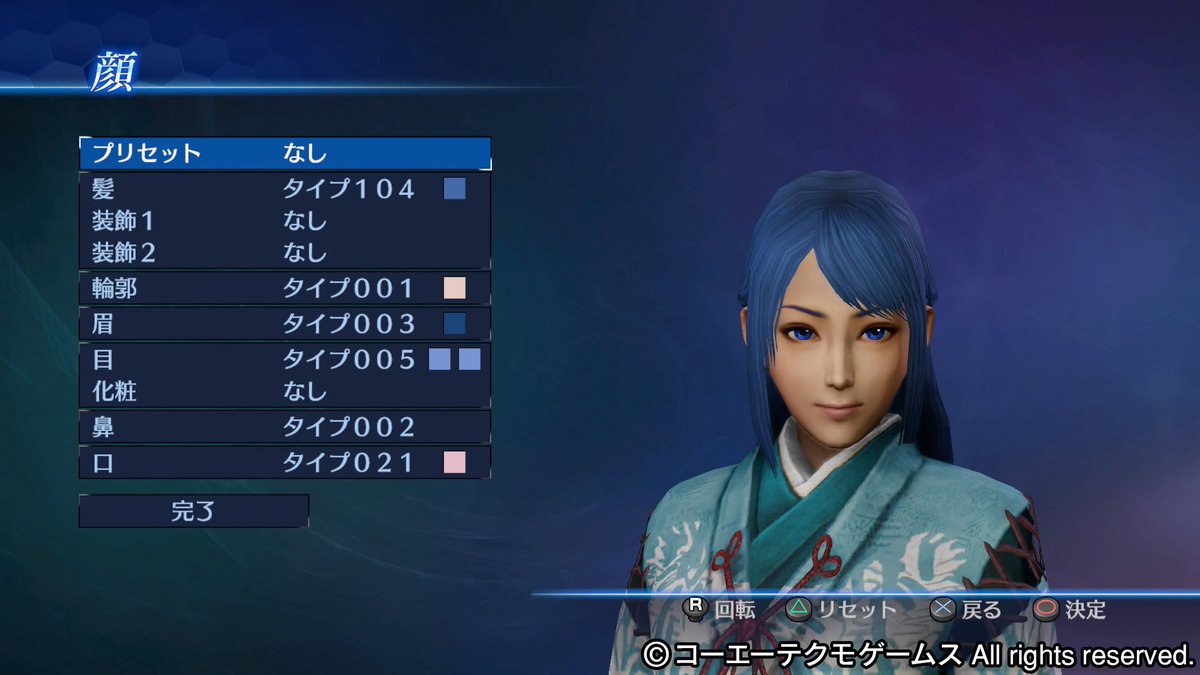The height and width of the screenshot is (675, 1200).
Task: Pick the skin tone swatch beside 輪郭
Action: point(455,289)
